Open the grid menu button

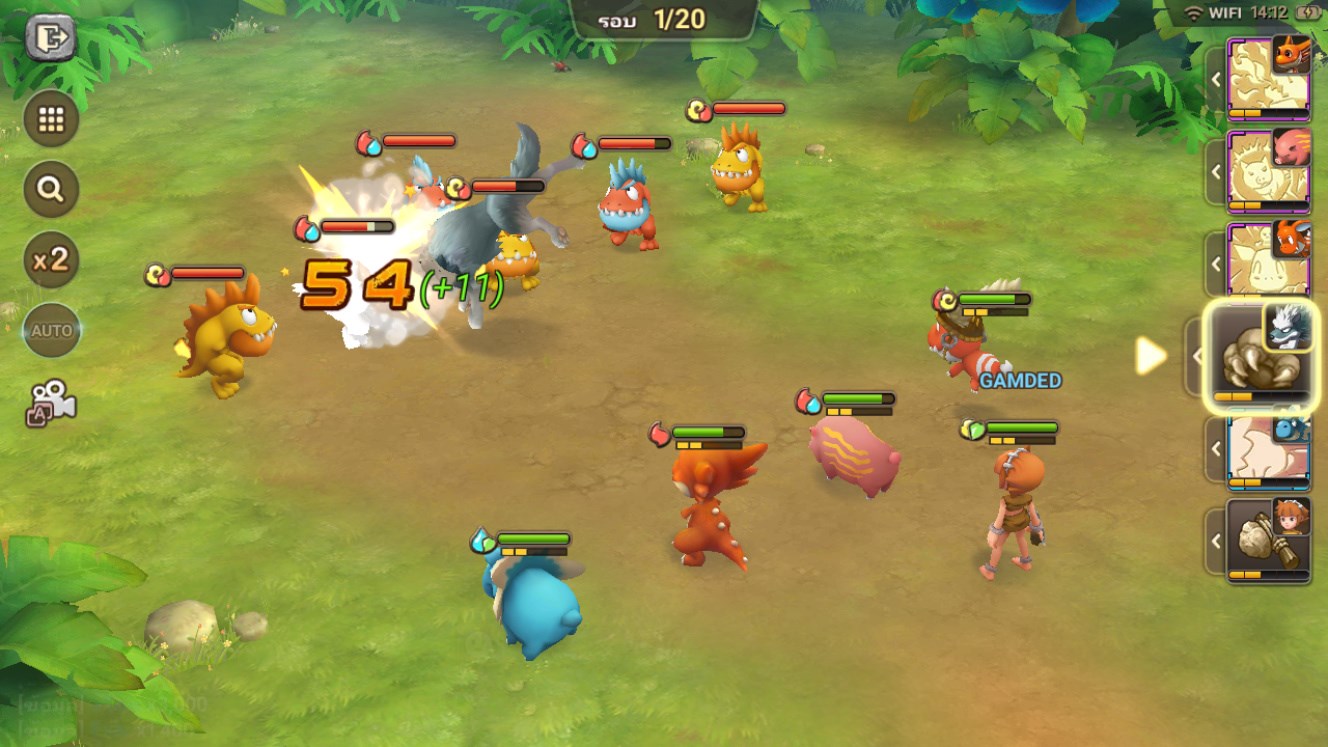(x=51, y=119)
